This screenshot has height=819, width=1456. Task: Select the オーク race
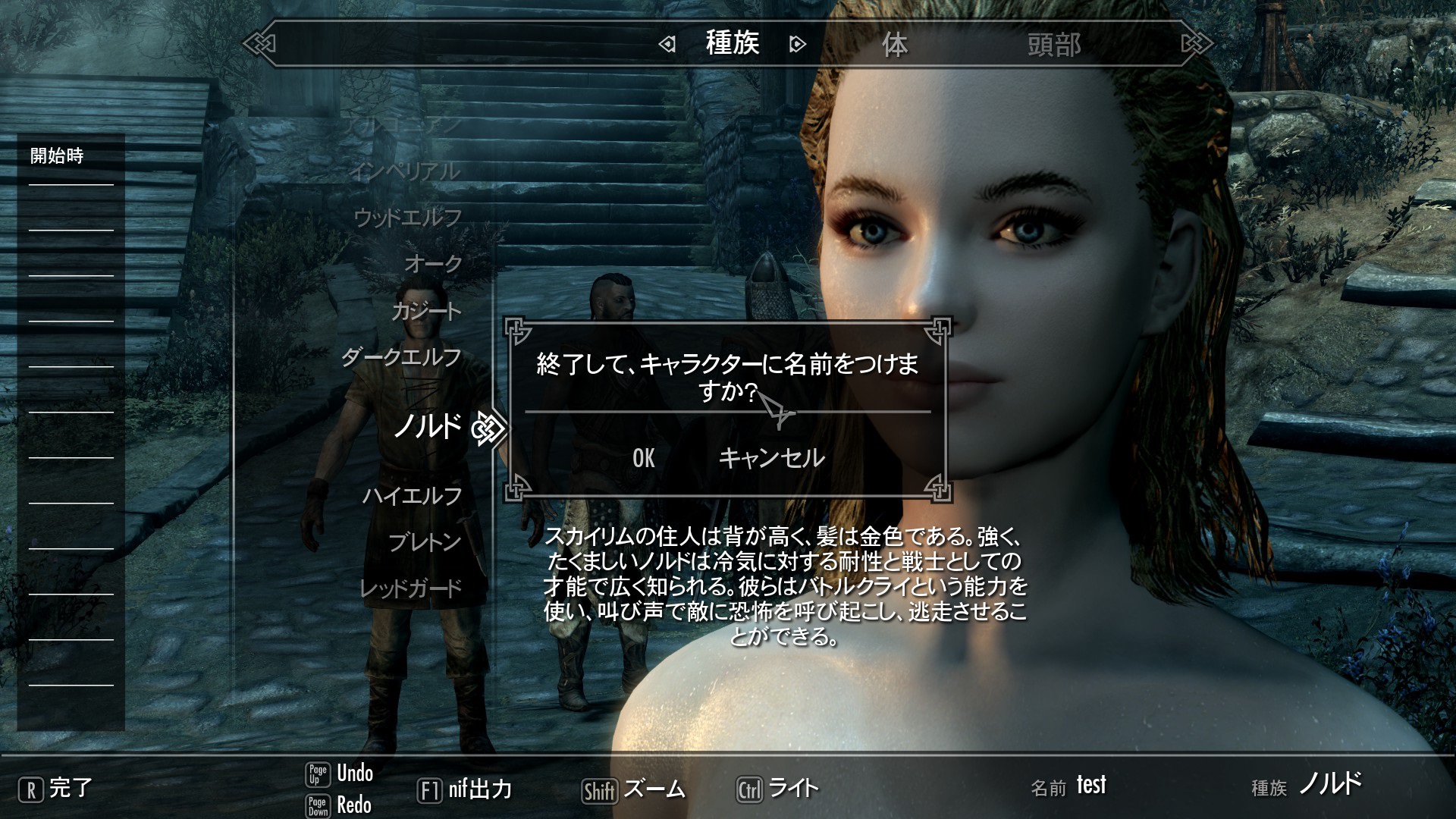(x=432, y=265)
